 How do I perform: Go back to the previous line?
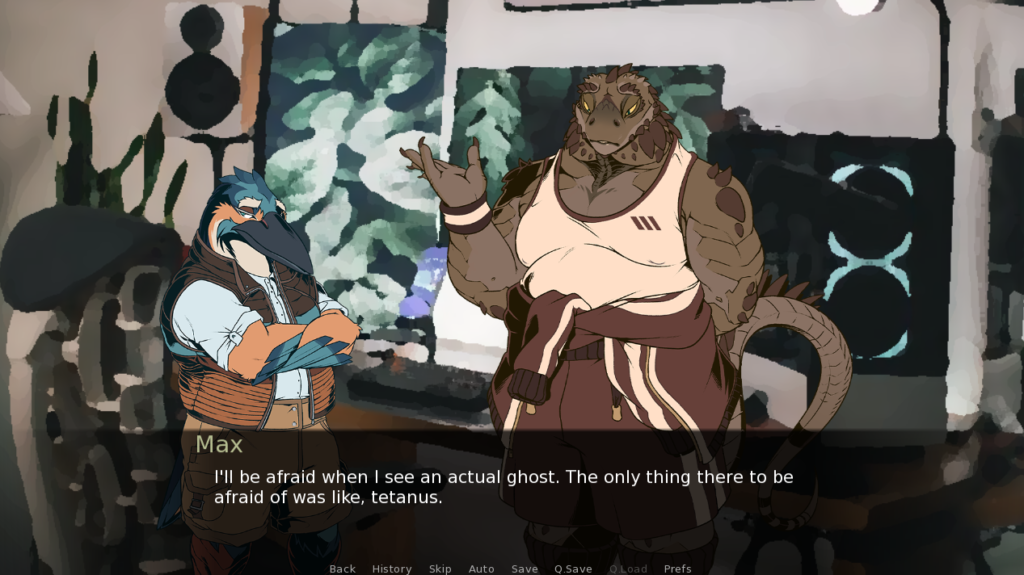click(342, 569)
